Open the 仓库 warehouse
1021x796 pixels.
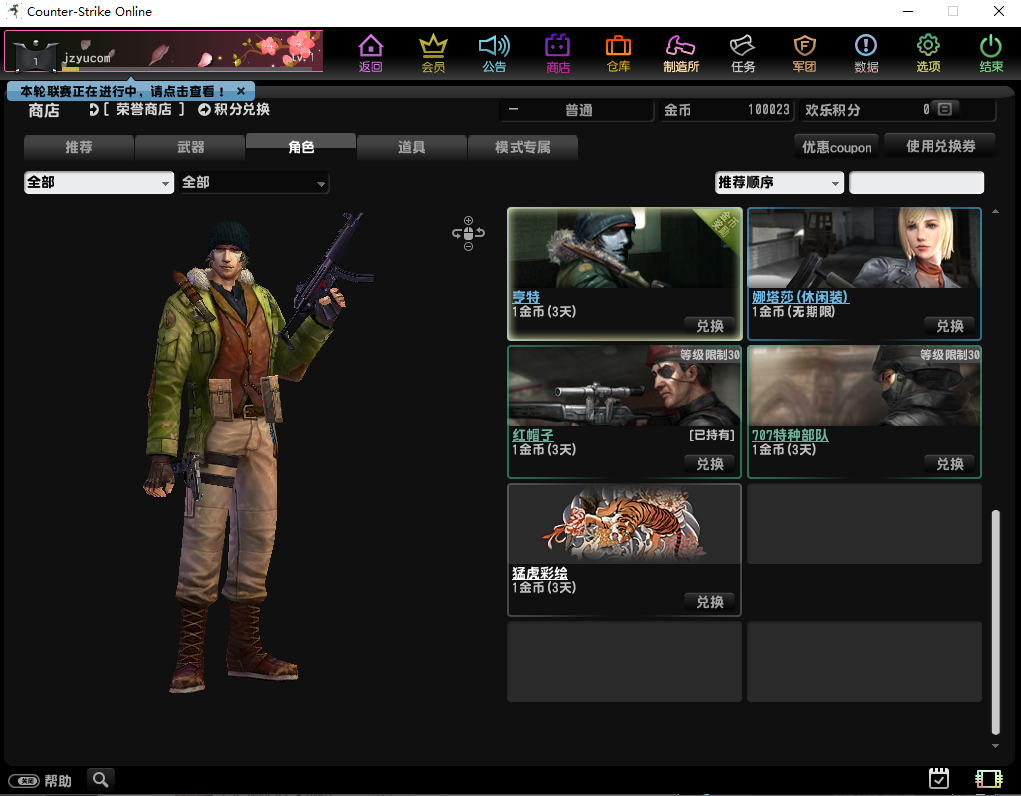click(x=618, y=53)
